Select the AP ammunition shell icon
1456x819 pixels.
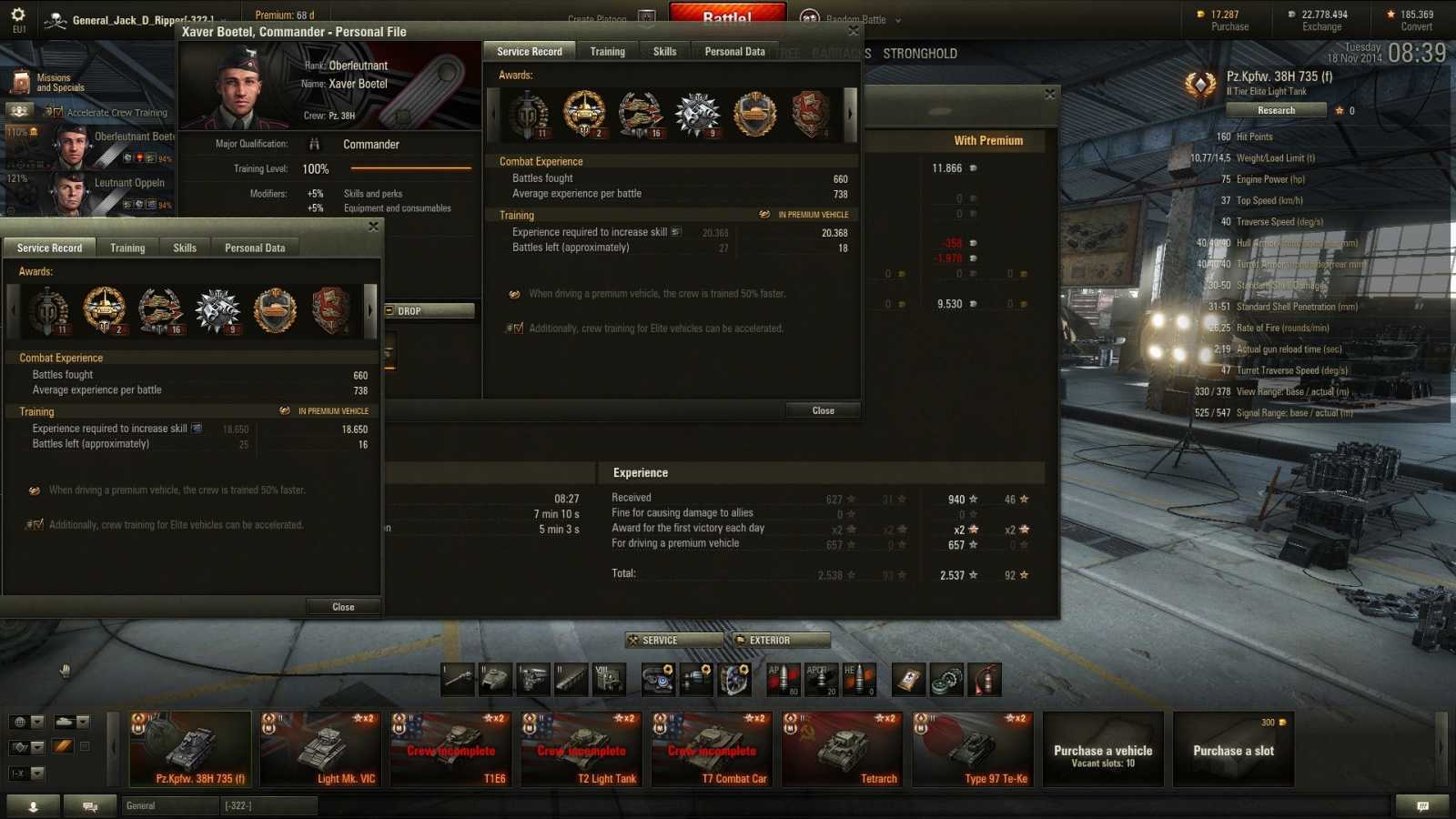pyautogui.click(x=784, y=679)
